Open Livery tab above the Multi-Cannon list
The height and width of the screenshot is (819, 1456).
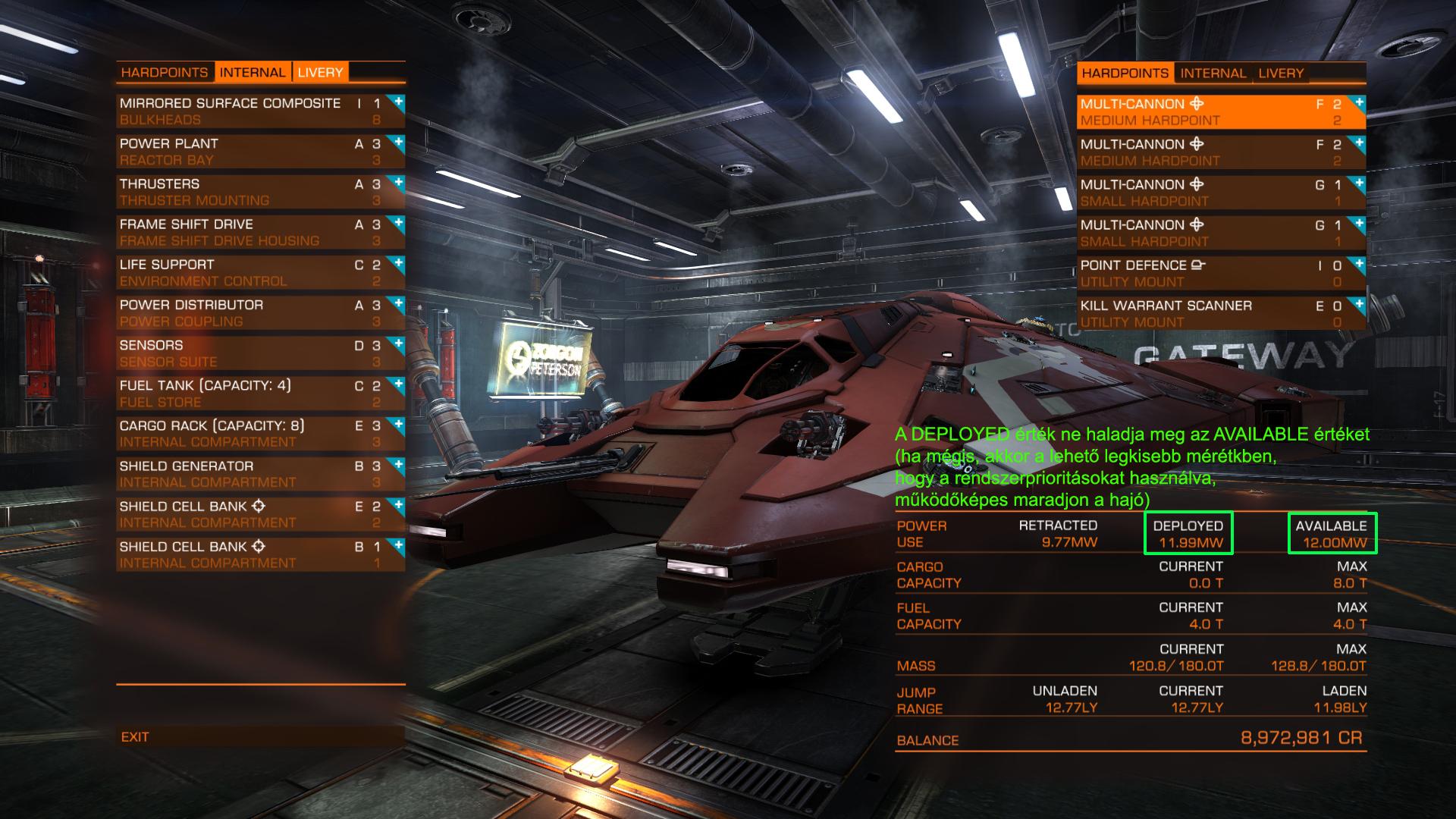click(1281, 74)
